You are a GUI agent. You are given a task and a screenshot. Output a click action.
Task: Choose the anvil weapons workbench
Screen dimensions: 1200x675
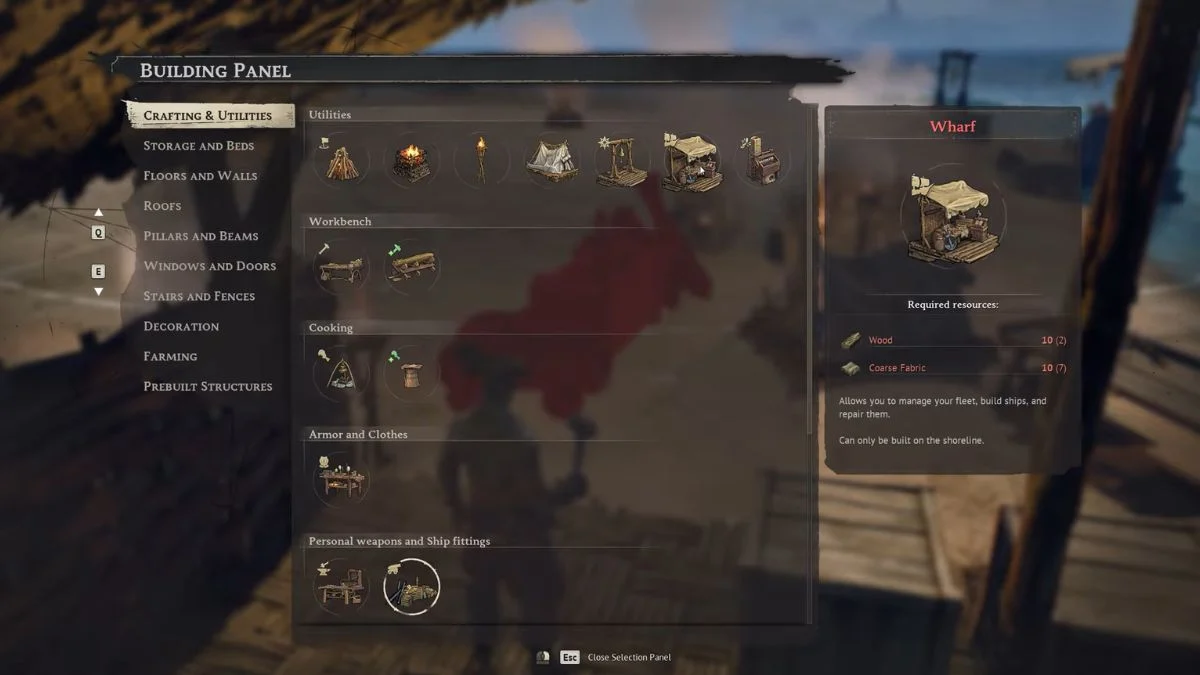tap(341, 586)
